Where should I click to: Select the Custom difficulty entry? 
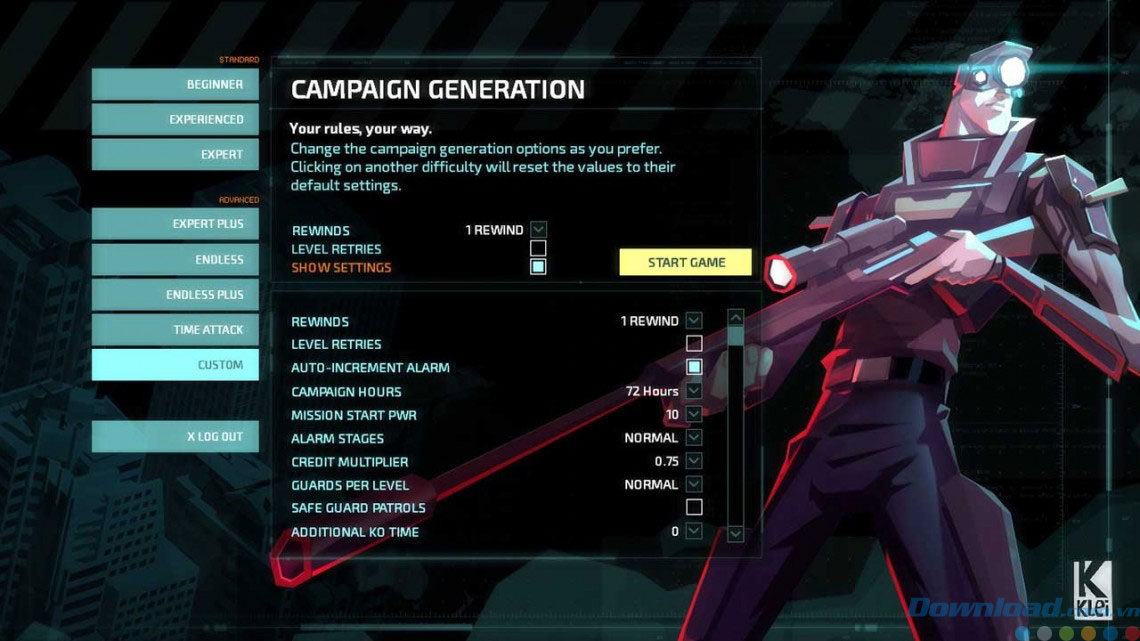175,365
